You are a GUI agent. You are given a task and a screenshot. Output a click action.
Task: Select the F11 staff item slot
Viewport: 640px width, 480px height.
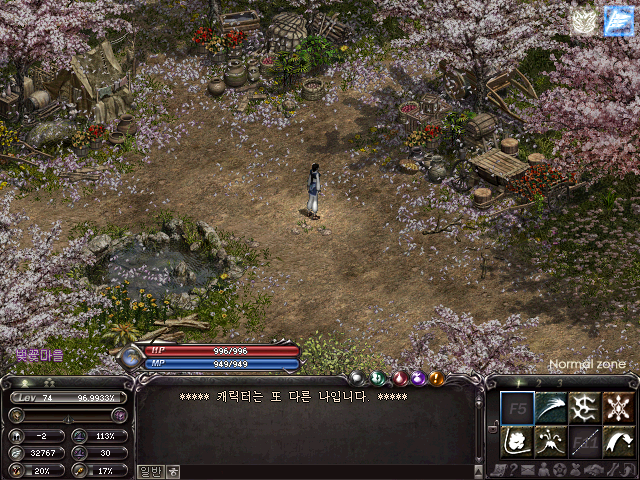tap(585, 442)
